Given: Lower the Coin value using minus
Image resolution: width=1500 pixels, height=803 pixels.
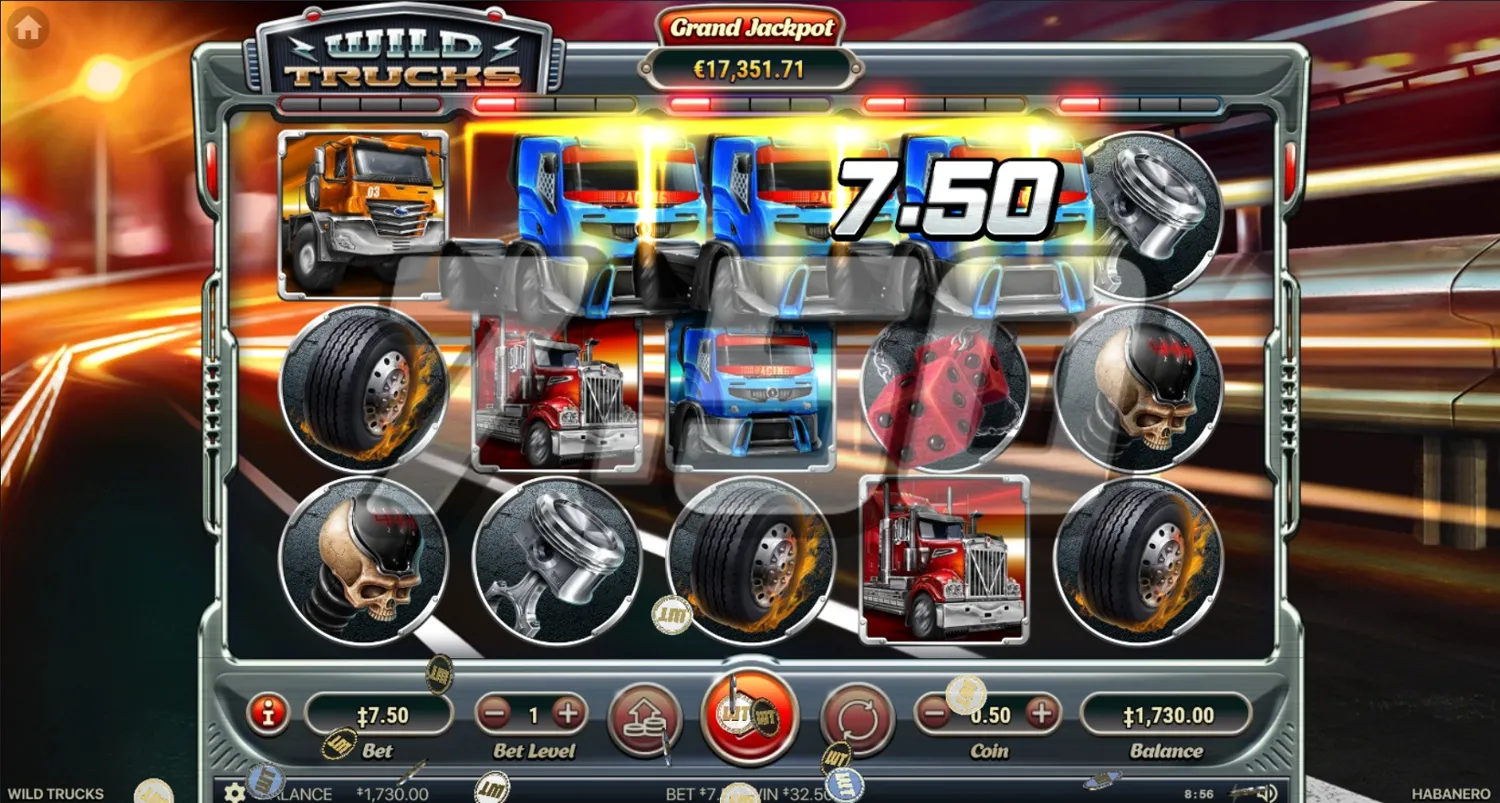Looking at the screenshot, I should [x=932, y=714].
